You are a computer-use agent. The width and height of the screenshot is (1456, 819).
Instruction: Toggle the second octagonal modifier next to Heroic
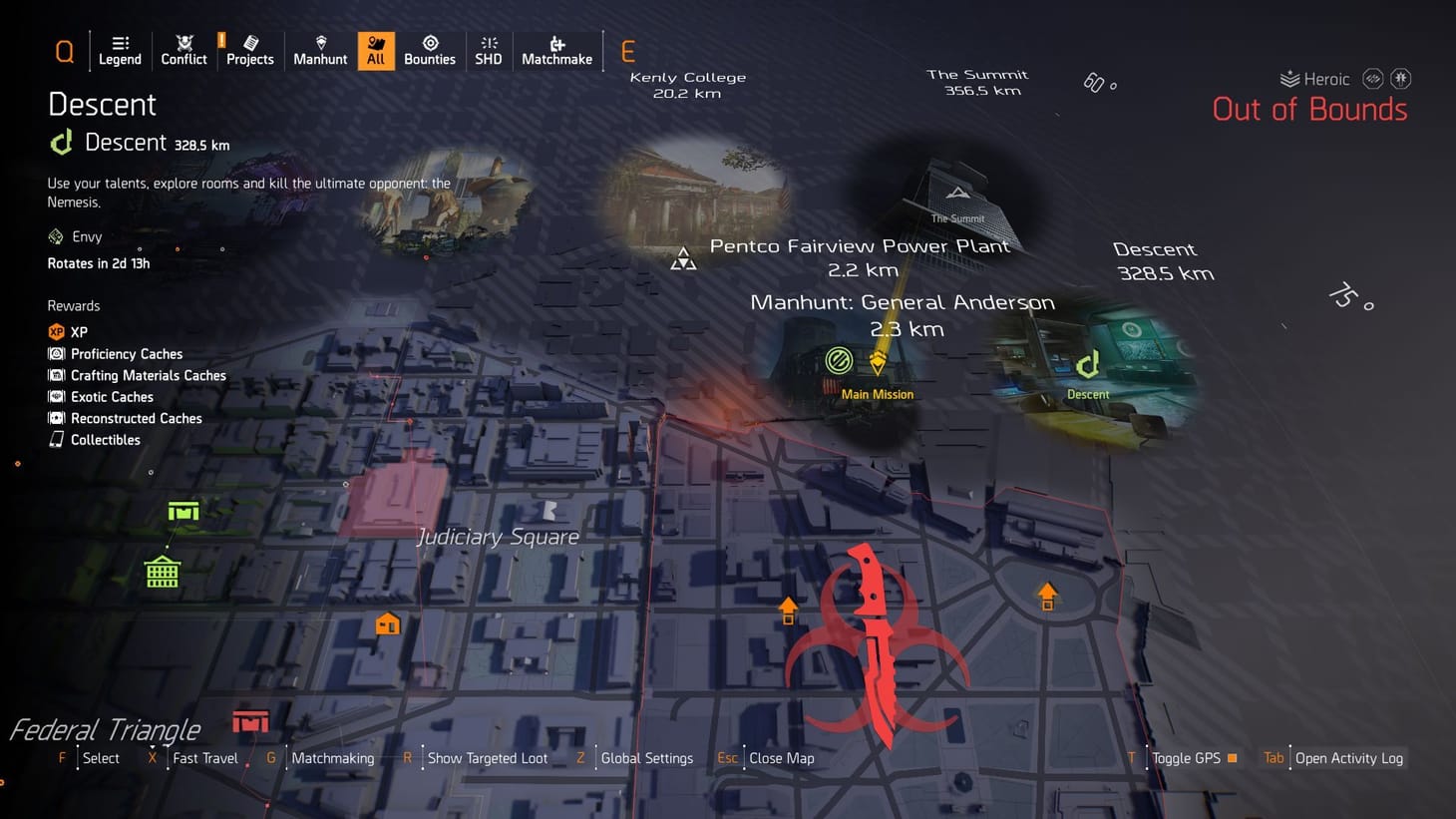[1402, 78]
